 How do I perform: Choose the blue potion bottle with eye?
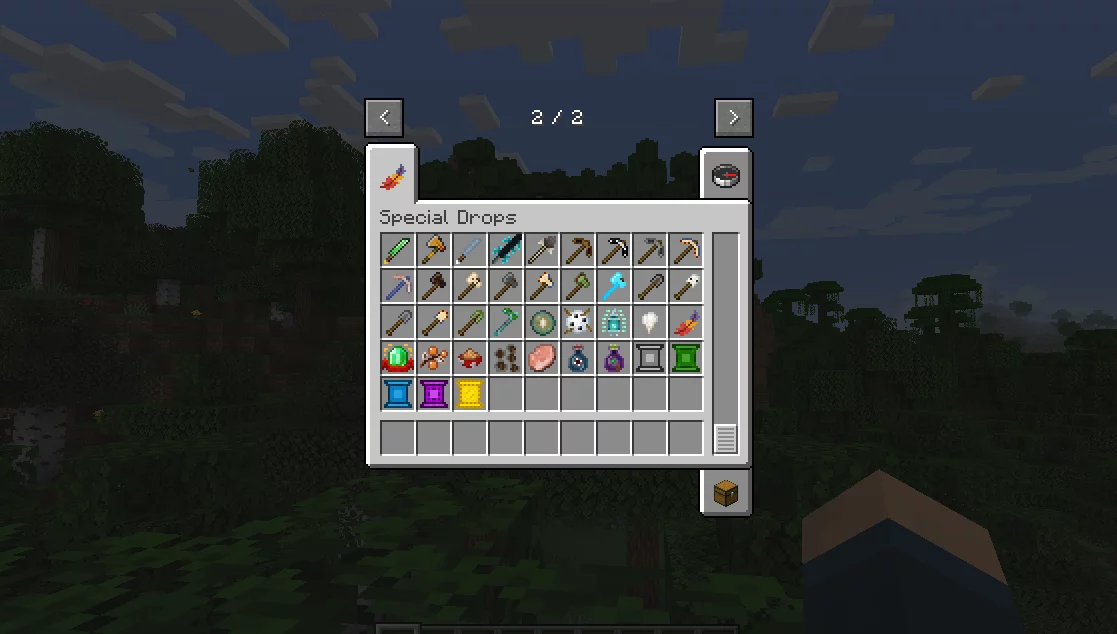578,358
